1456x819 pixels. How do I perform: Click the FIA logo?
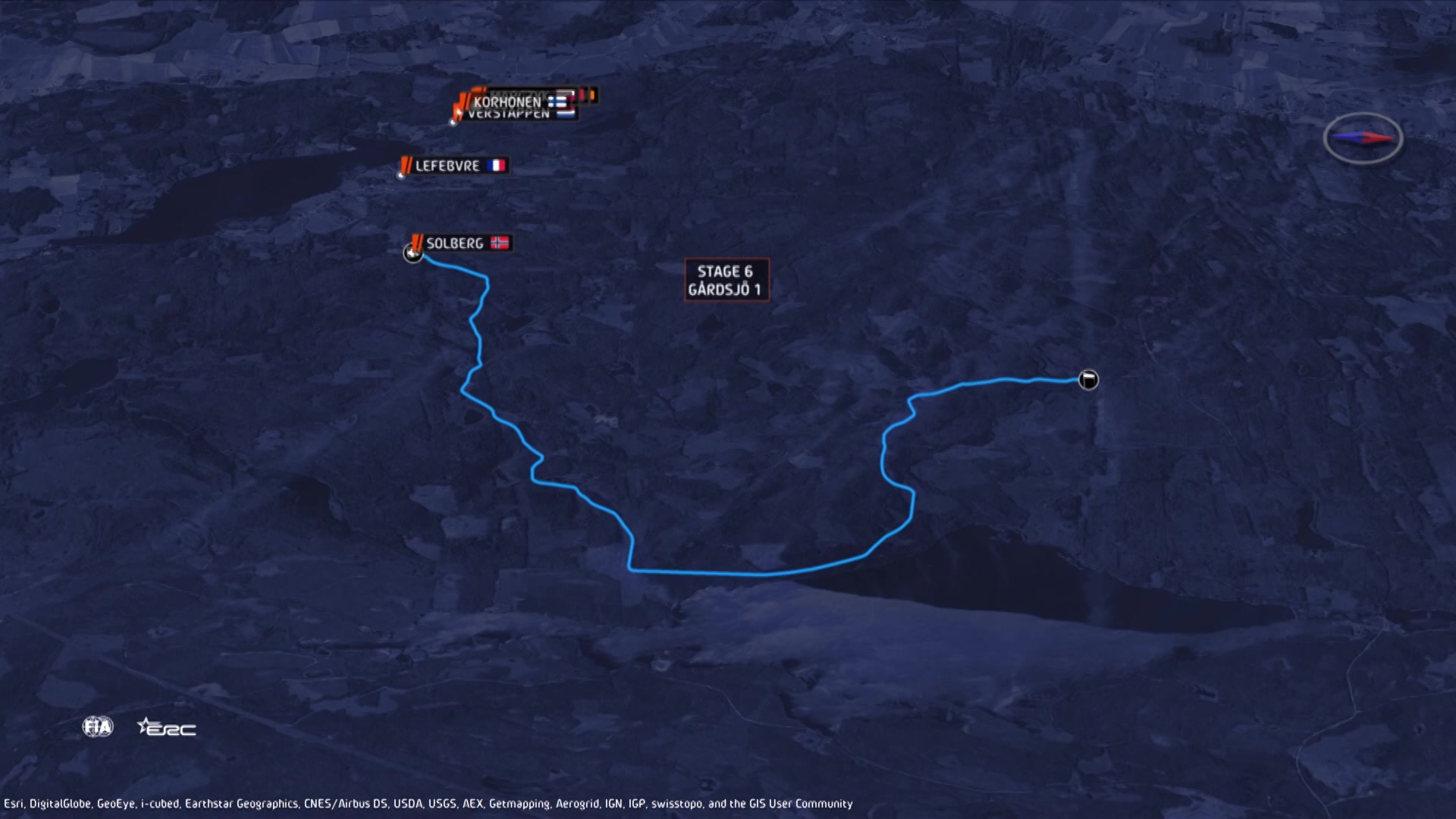pos(97,726)
